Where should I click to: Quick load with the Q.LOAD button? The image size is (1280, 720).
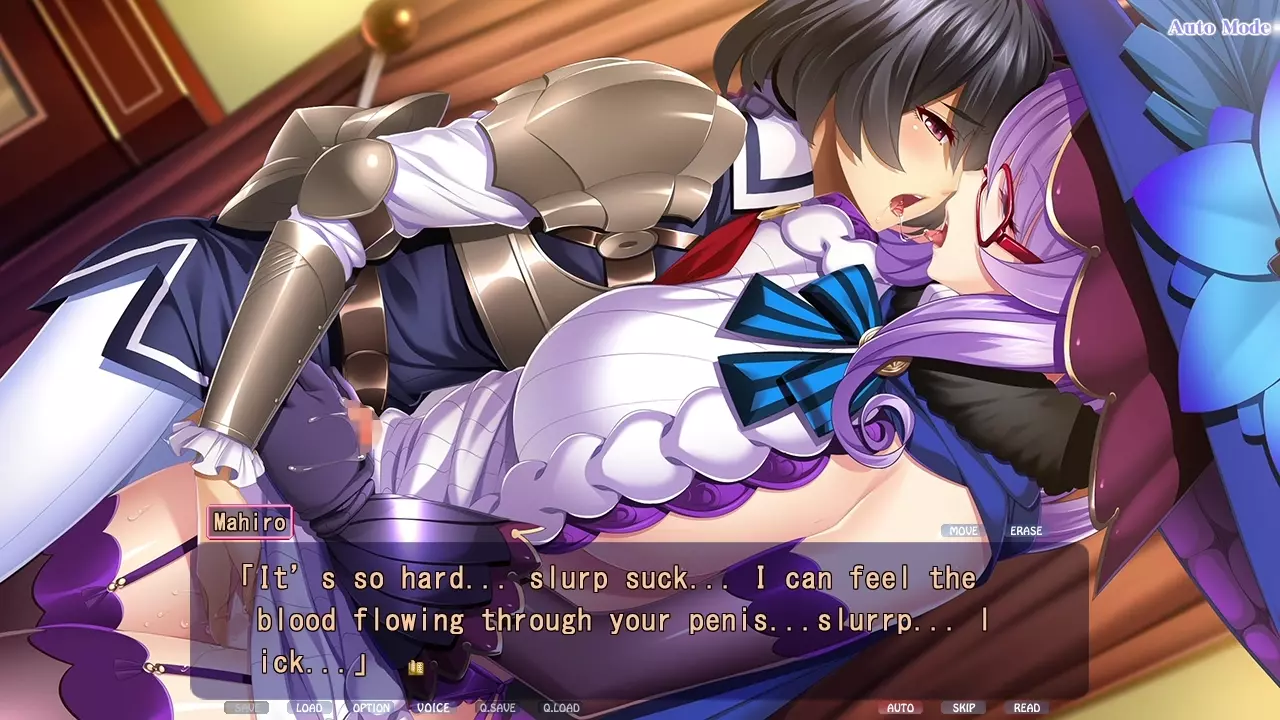(561, 708)
